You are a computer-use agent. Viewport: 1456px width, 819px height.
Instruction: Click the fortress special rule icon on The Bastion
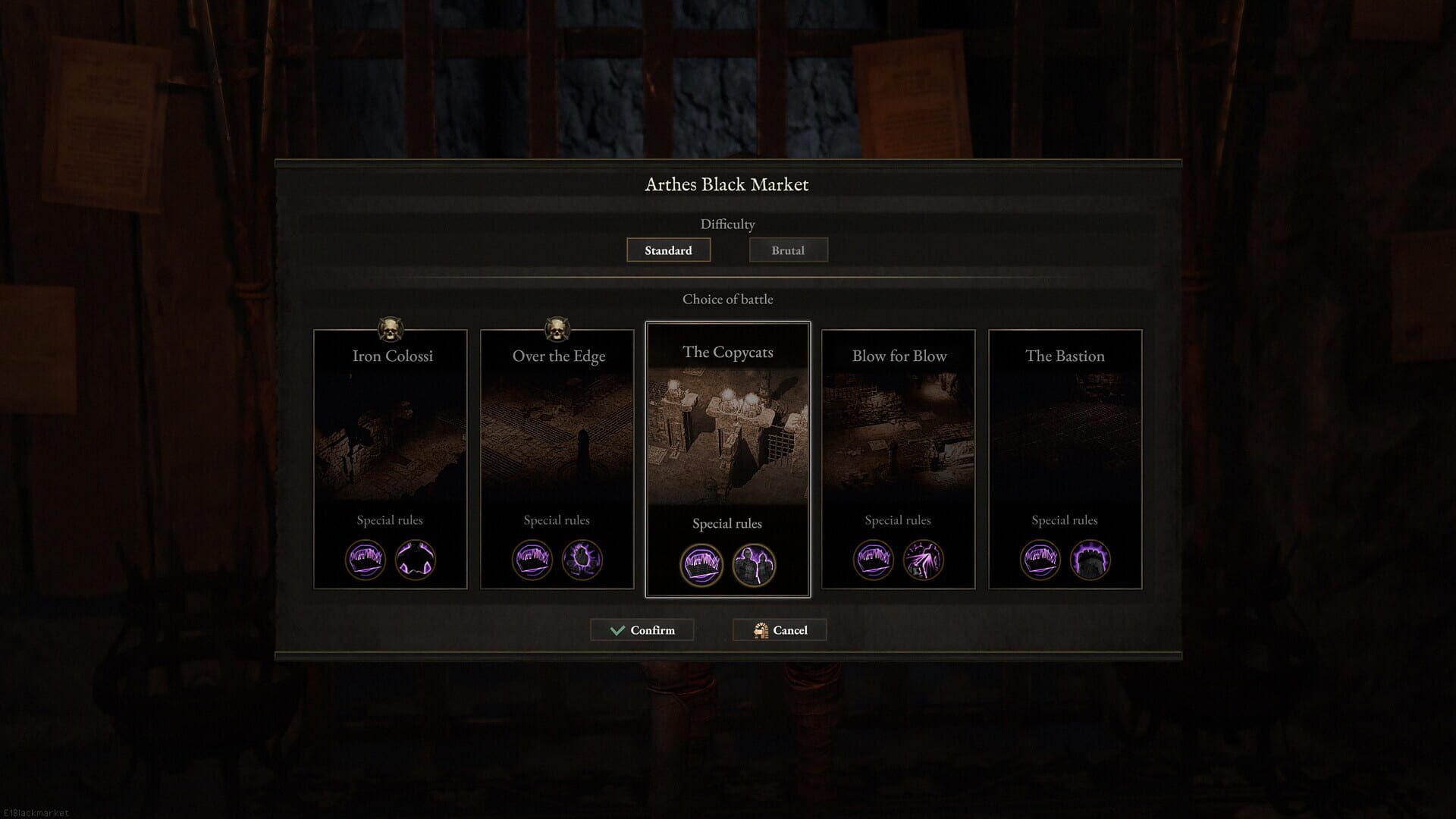1090,559
